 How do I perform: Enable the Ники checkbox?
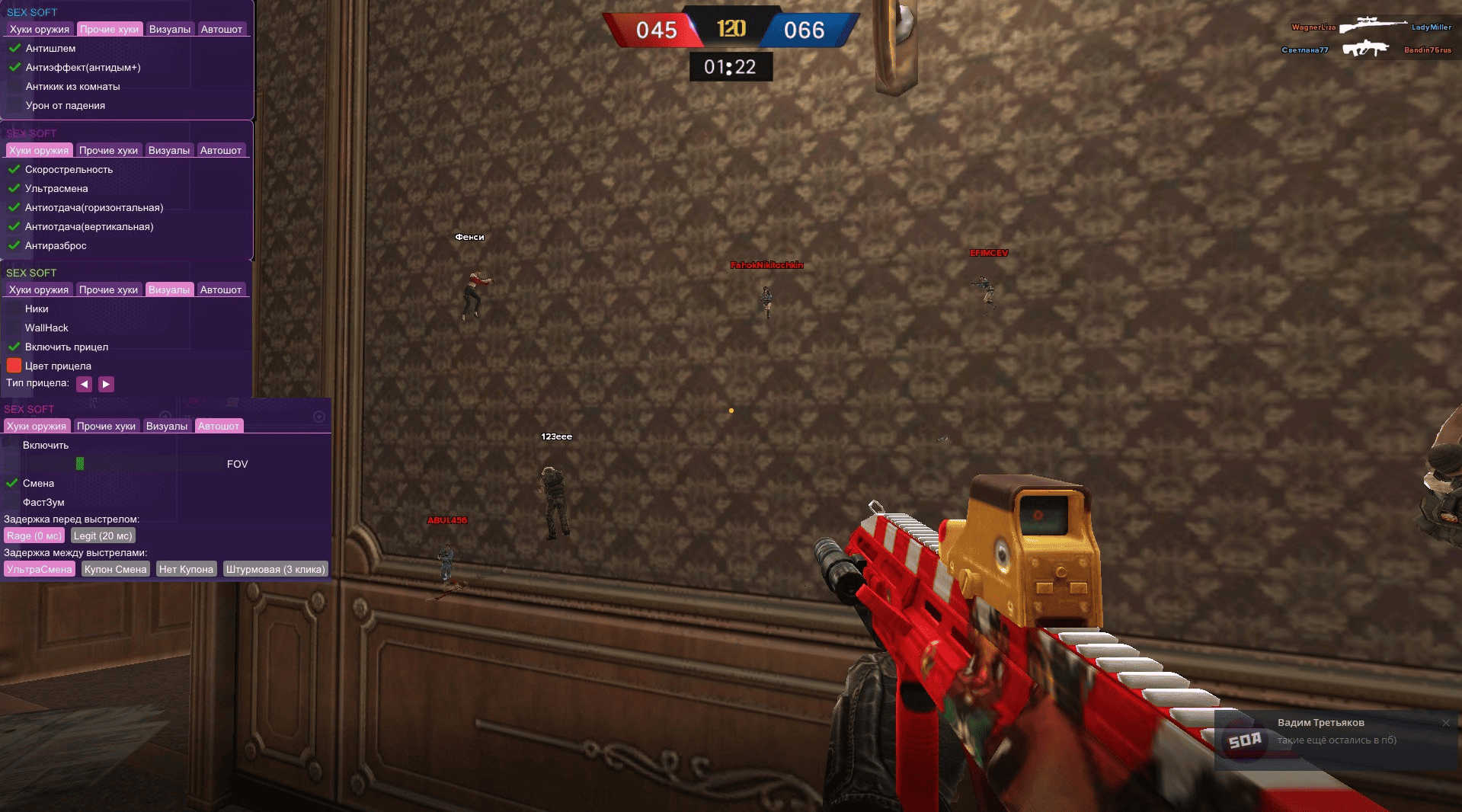14,308
